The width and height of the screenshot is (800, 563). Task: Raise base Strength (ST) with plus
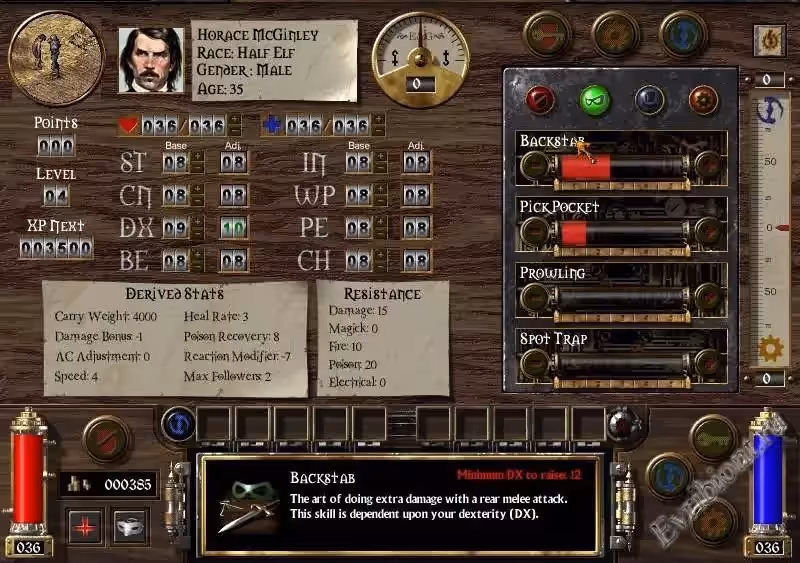(x=197, y=157)
